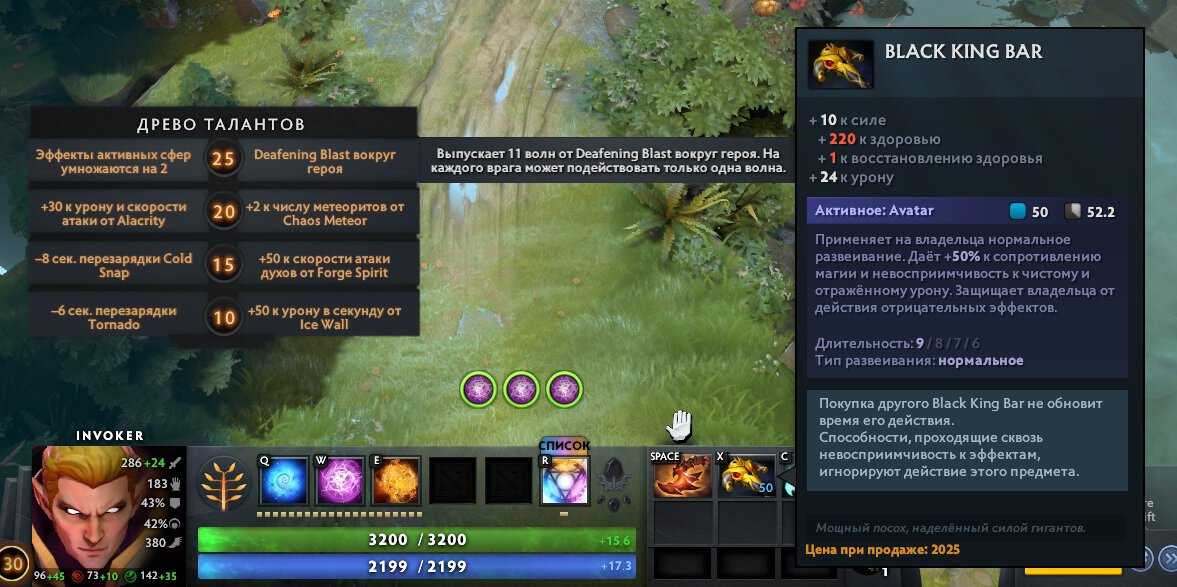1177x587 pixels.
Task: Activate the Quas orb ability
Action: pyautogui.click(x=283, y=481)
